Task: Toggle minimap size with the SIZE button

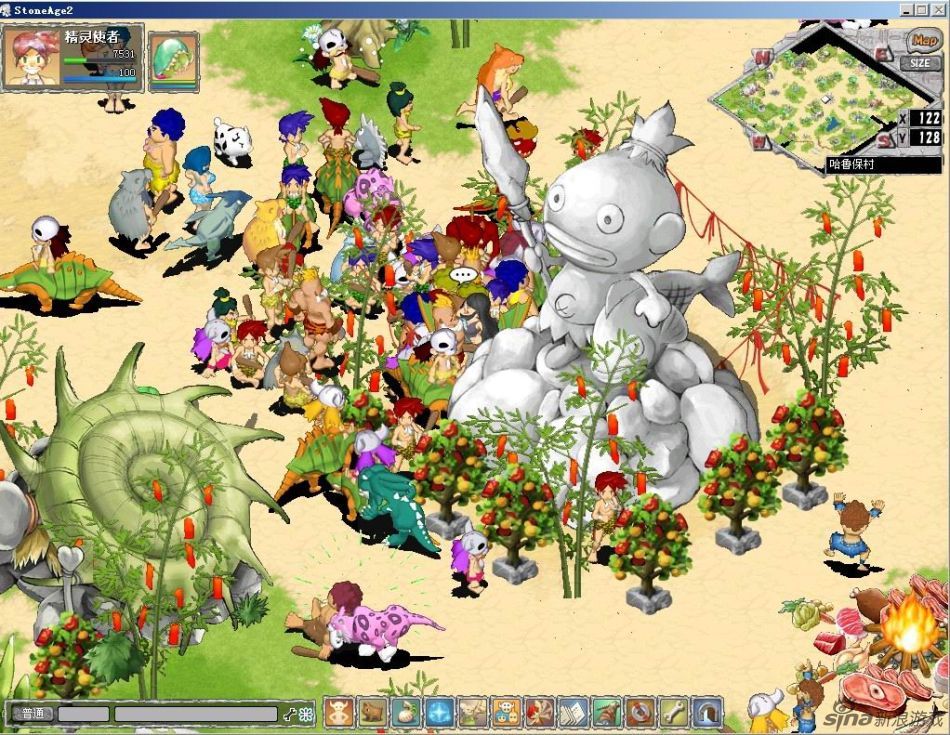Action: pyautogui.click(x=920, y=63)
